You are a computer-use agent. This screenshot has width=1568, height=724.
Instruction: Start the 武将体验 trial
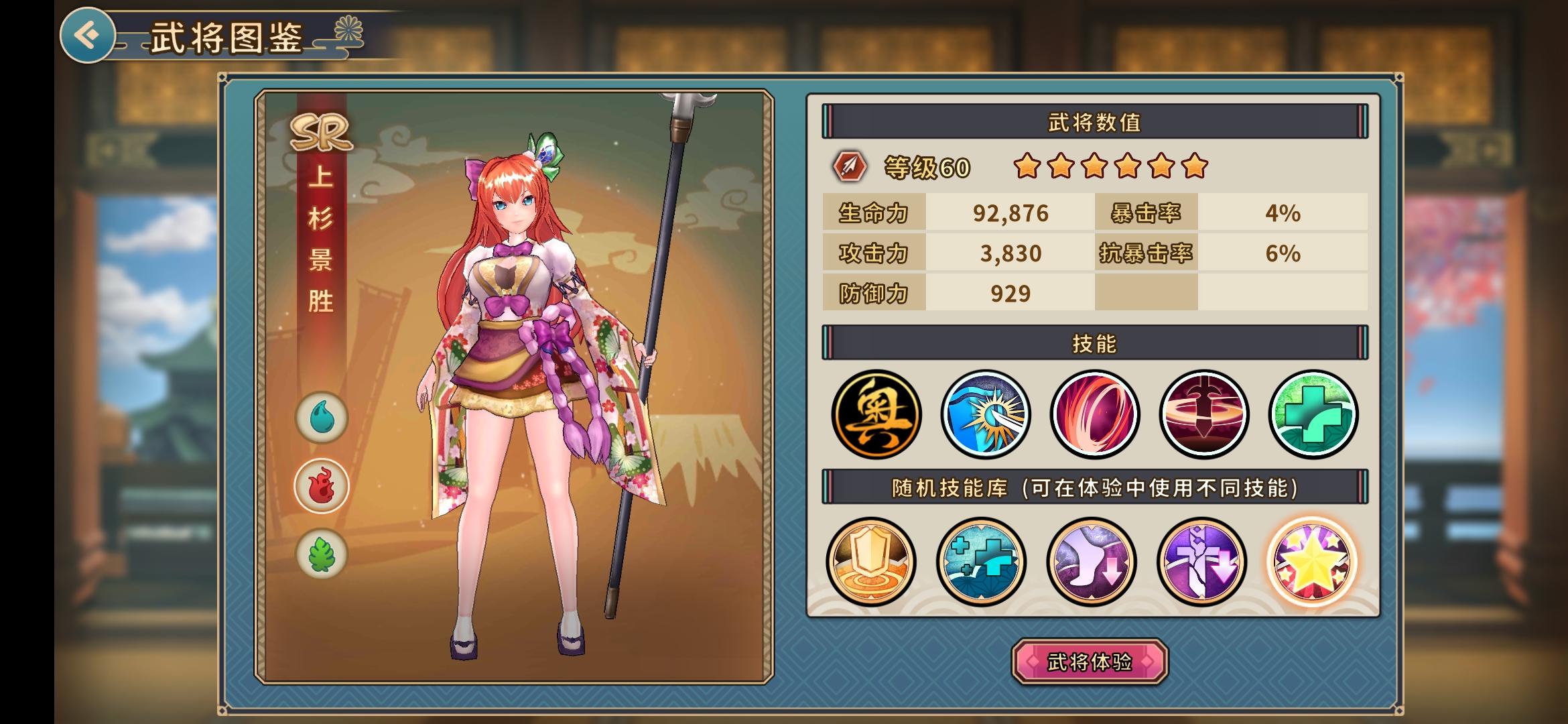(1090, 662)
